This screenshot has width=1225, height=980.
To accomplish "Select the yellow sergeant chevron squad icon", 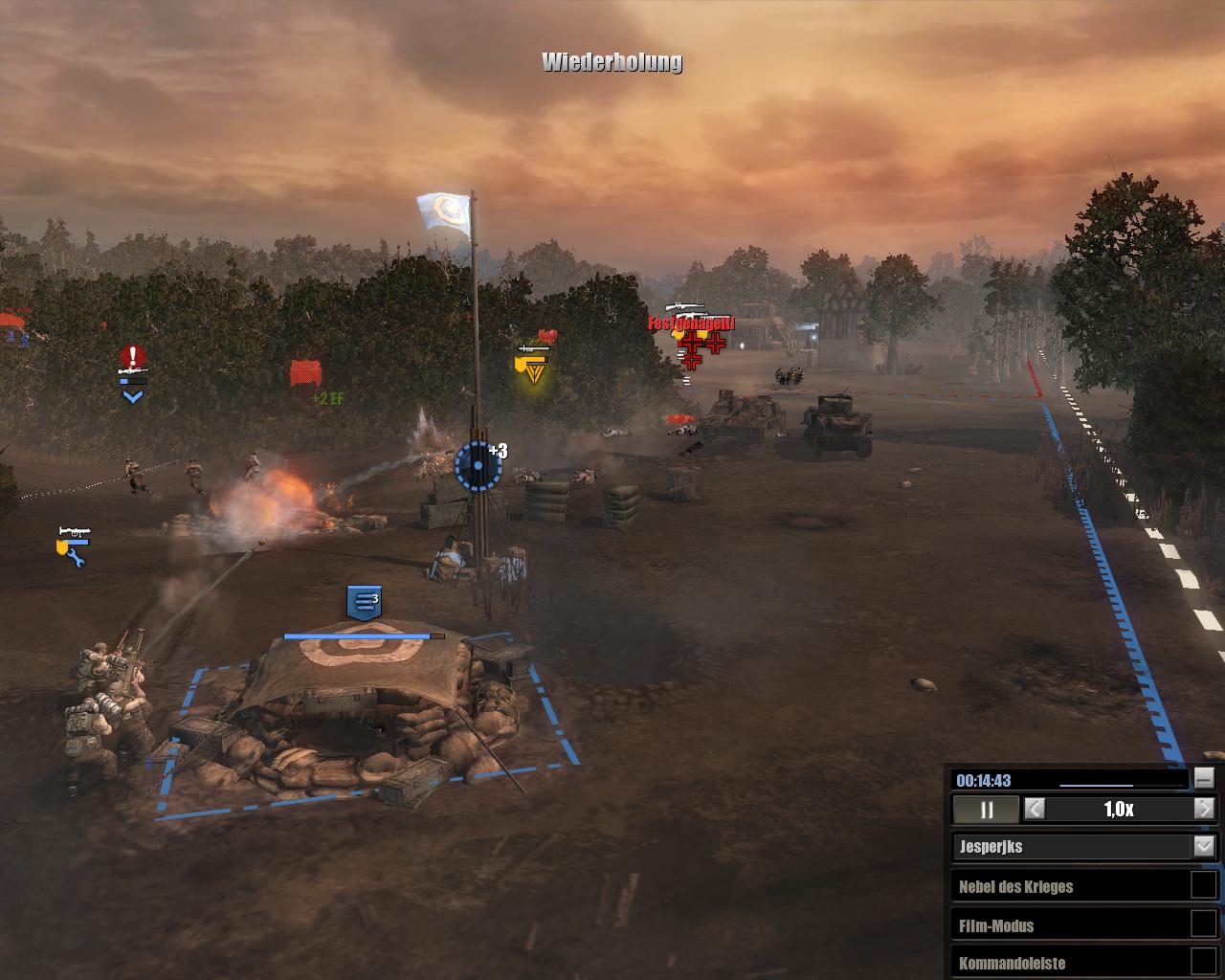I will (534, 369).
